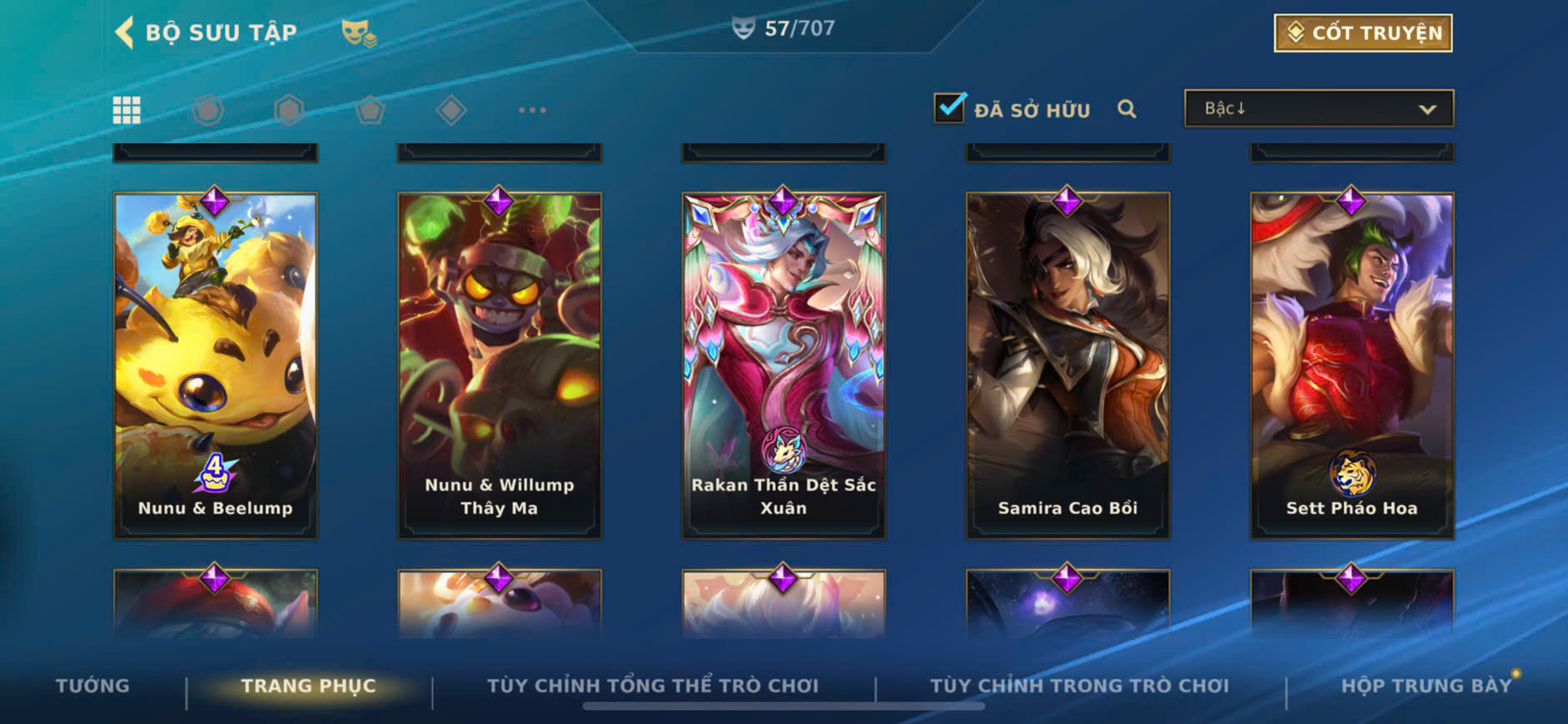Select the grid all-skins filter

(127, 110)
